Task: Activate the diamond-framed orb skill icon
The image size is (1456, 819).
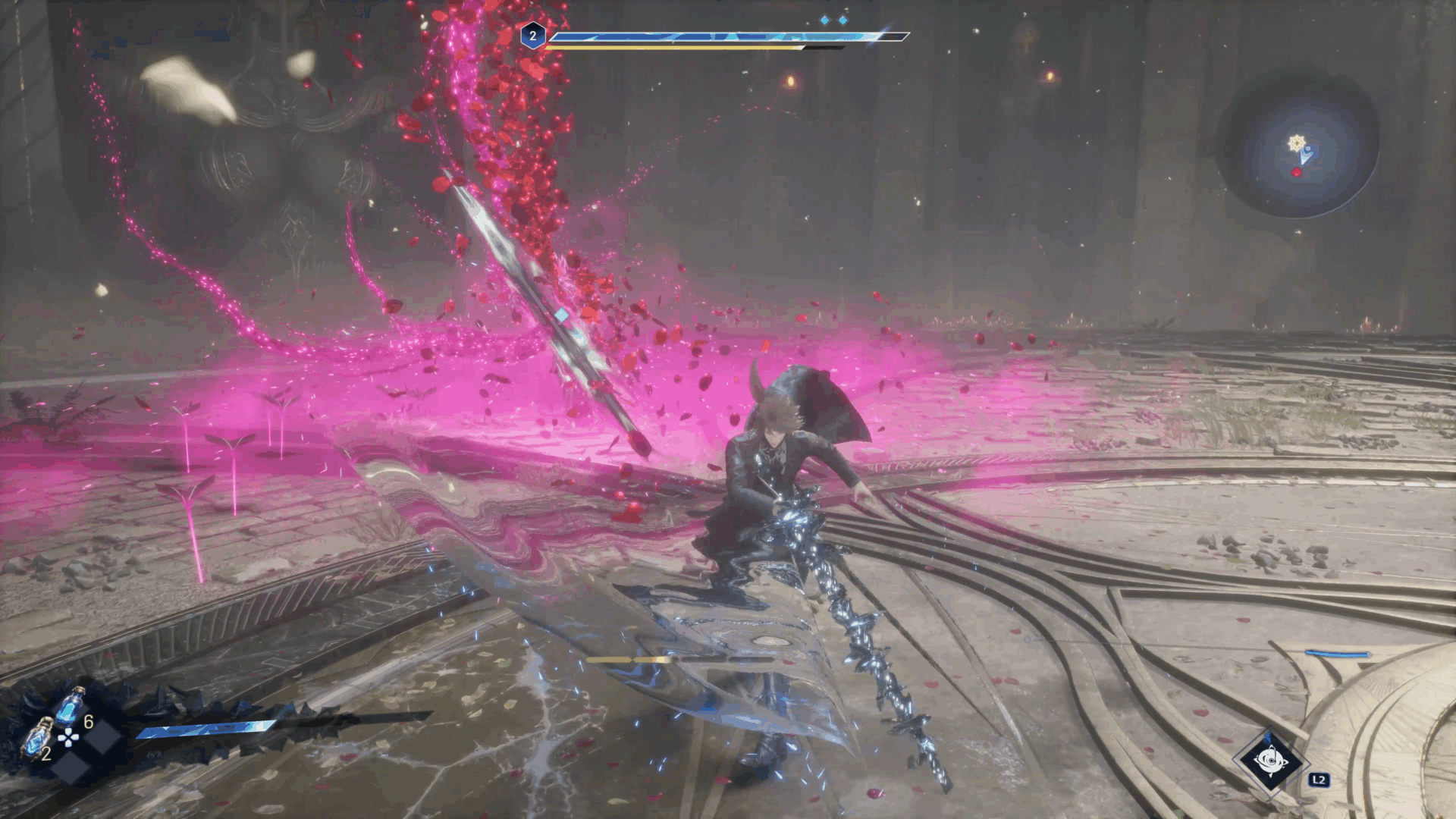Action: coord(1269,761)
